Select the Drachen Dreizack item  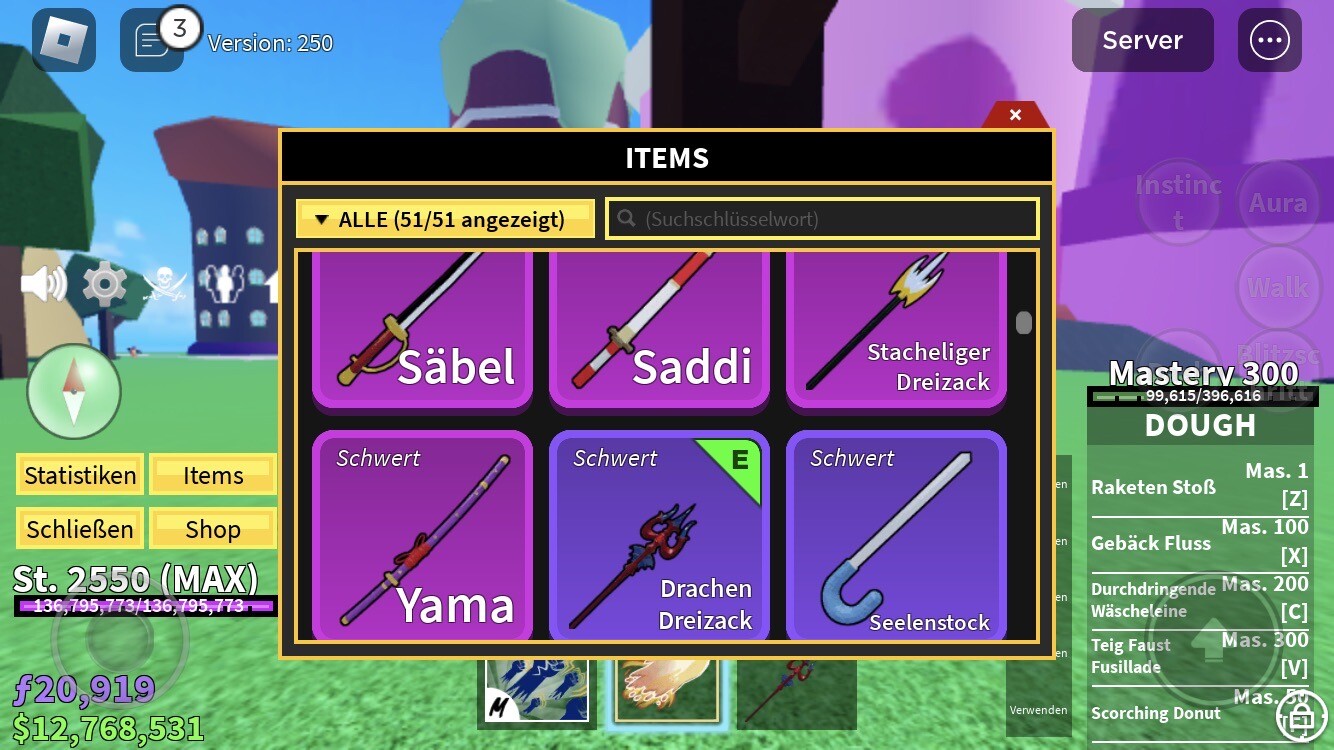coord(659,537)
